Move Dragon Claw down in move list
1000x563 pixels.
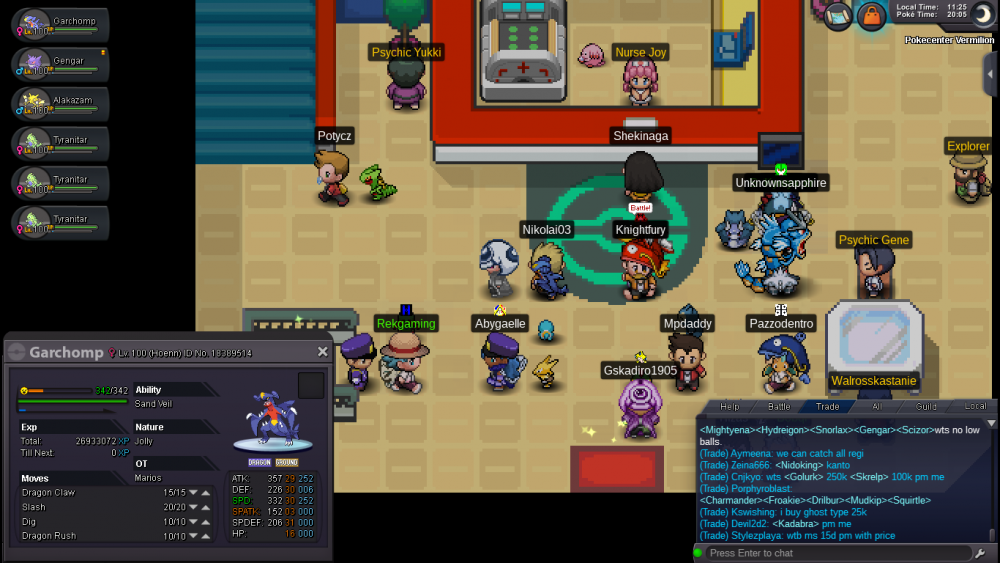pyautogui.click(x=192, y=492)
